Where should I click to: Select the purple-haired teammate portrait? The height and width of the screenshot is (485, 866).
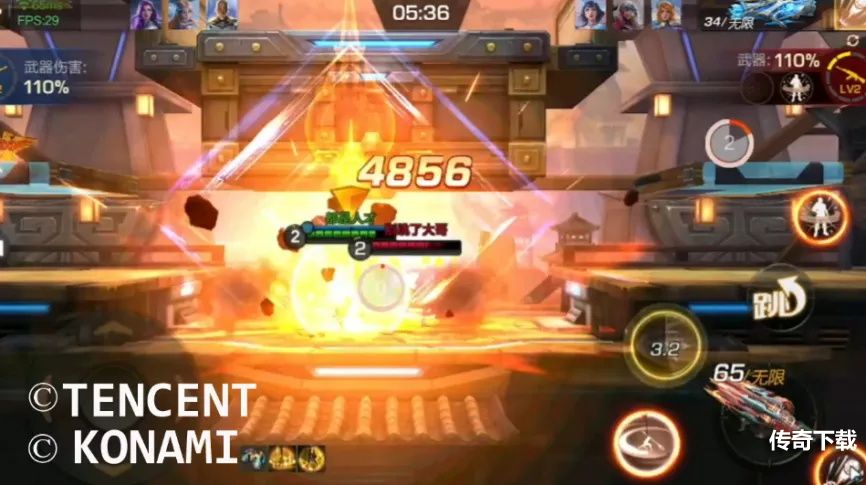pyautogui.click(x=146, y=13)
